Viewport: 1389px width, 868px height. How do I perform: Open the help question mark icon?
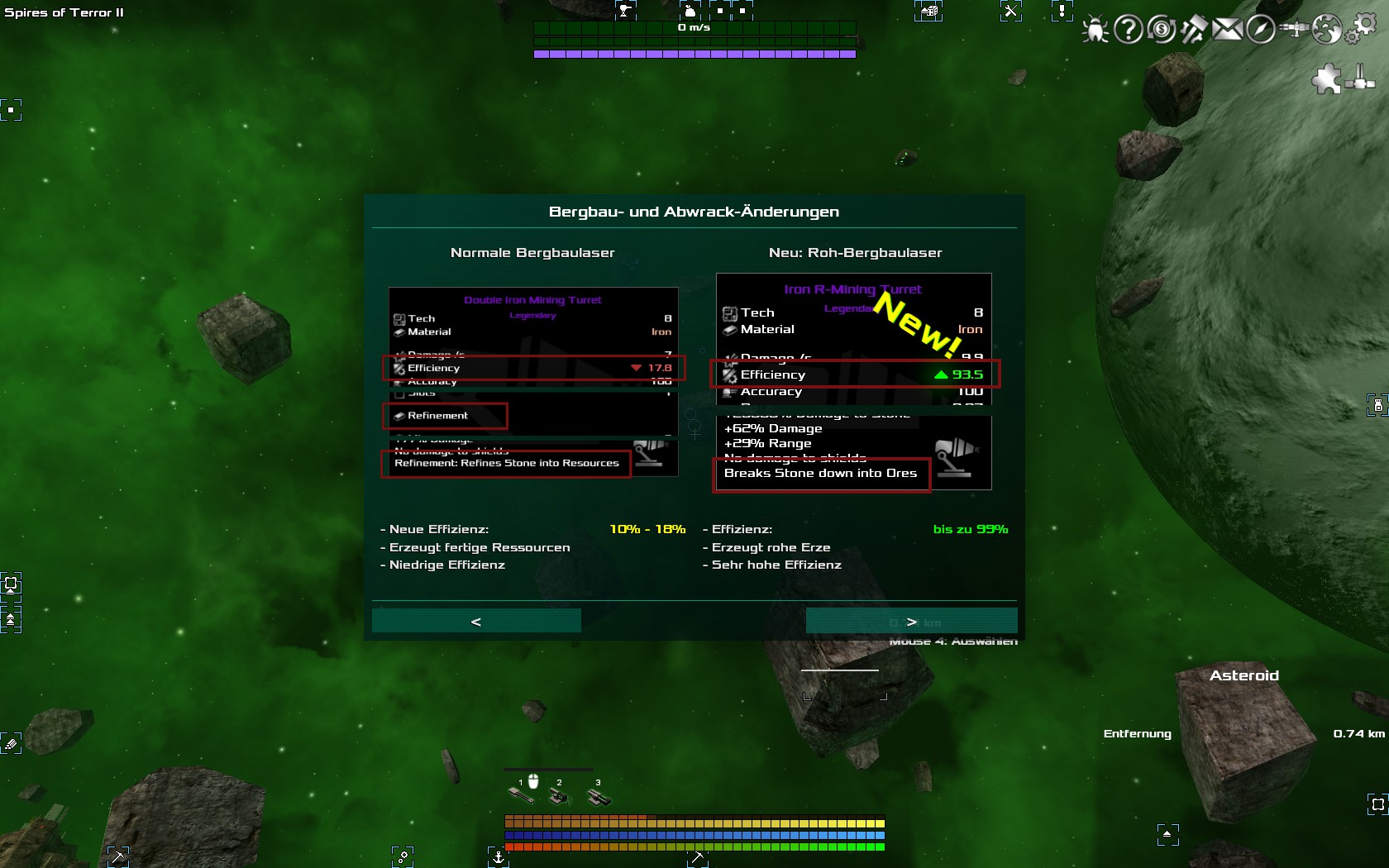click(x=1128, y=30)
